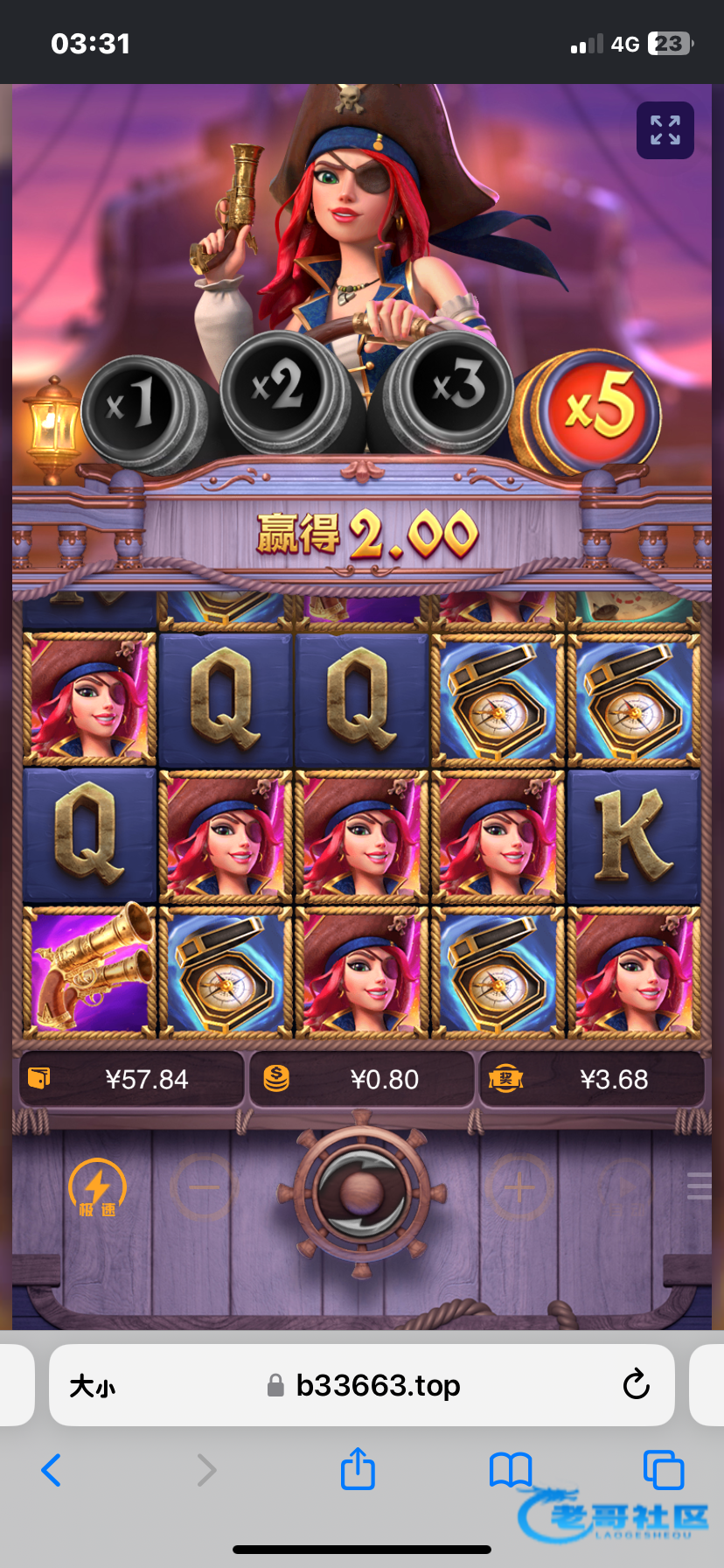Reload the page in the browser
Viewport: 724px width, 1568px height.
point(636,1385)
